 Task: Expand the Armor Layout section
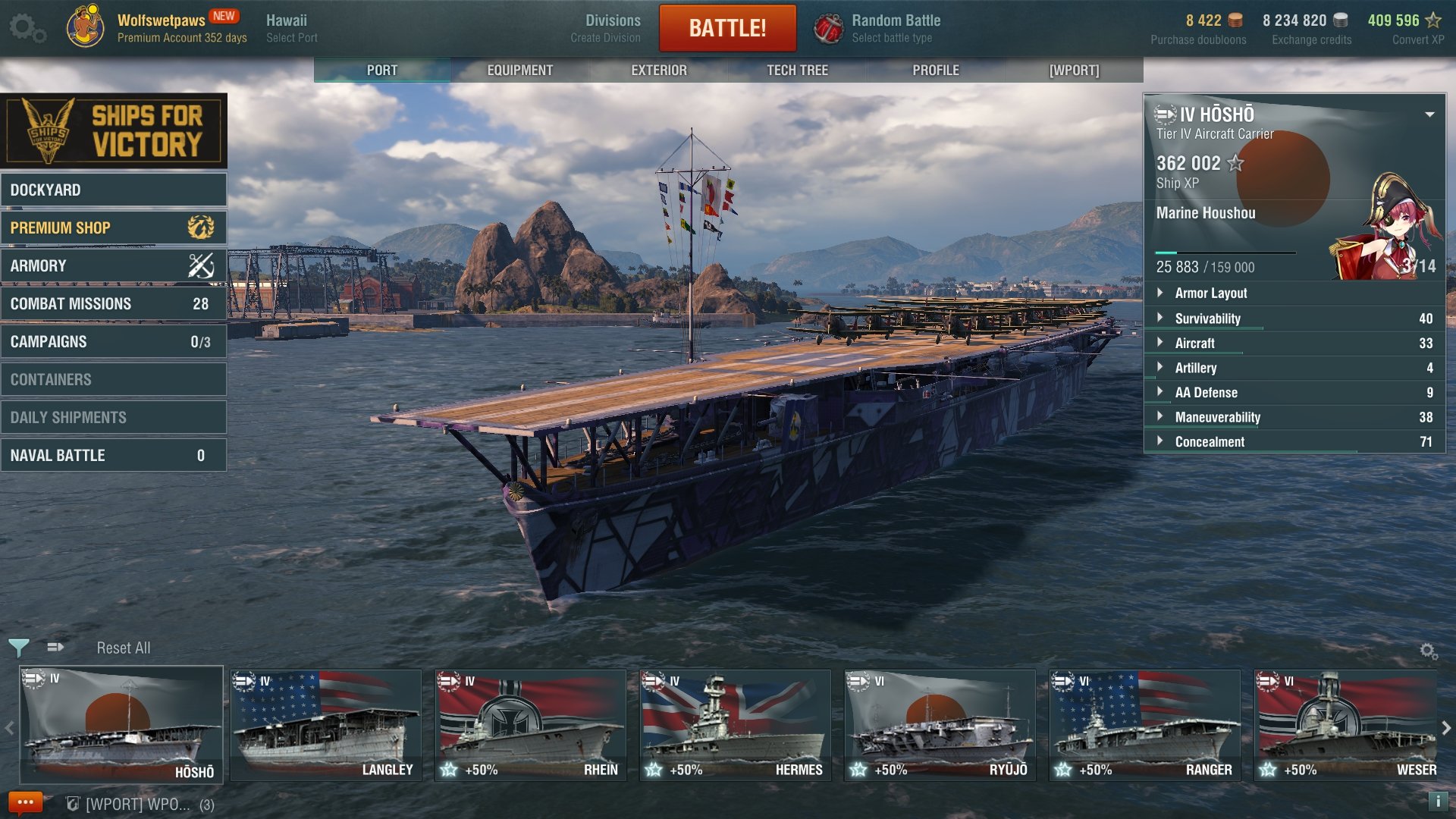pos(1210,293)
